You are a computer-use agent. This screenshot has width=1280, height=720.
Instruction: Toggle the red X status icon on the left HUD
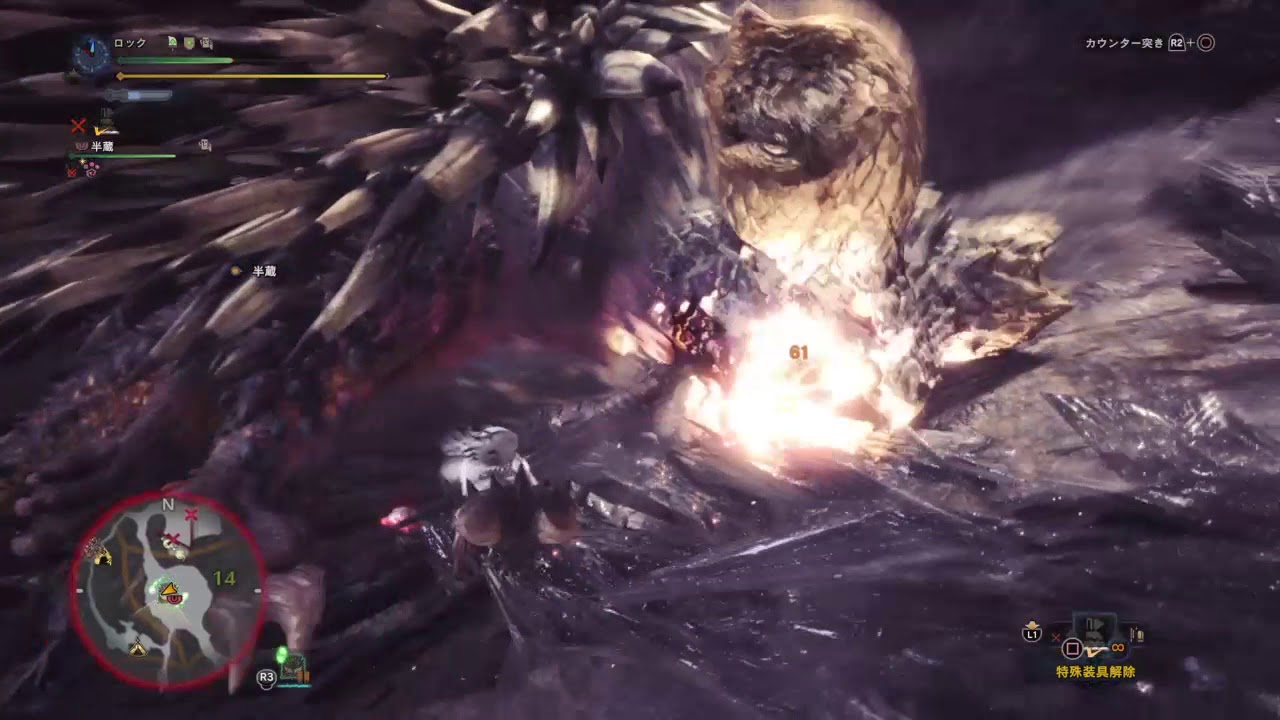click(76, 126)
